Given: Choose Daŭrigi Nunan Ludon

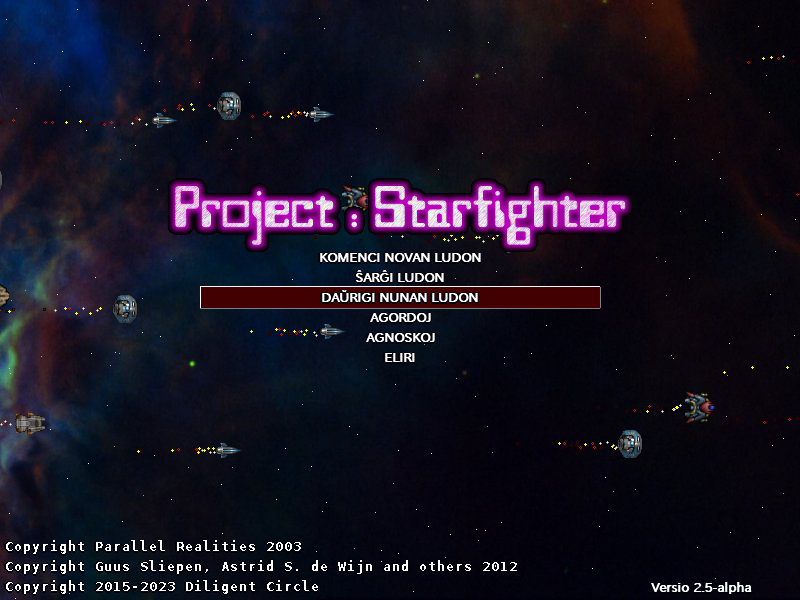Looking at the screenshot, I should click(400, 297).
